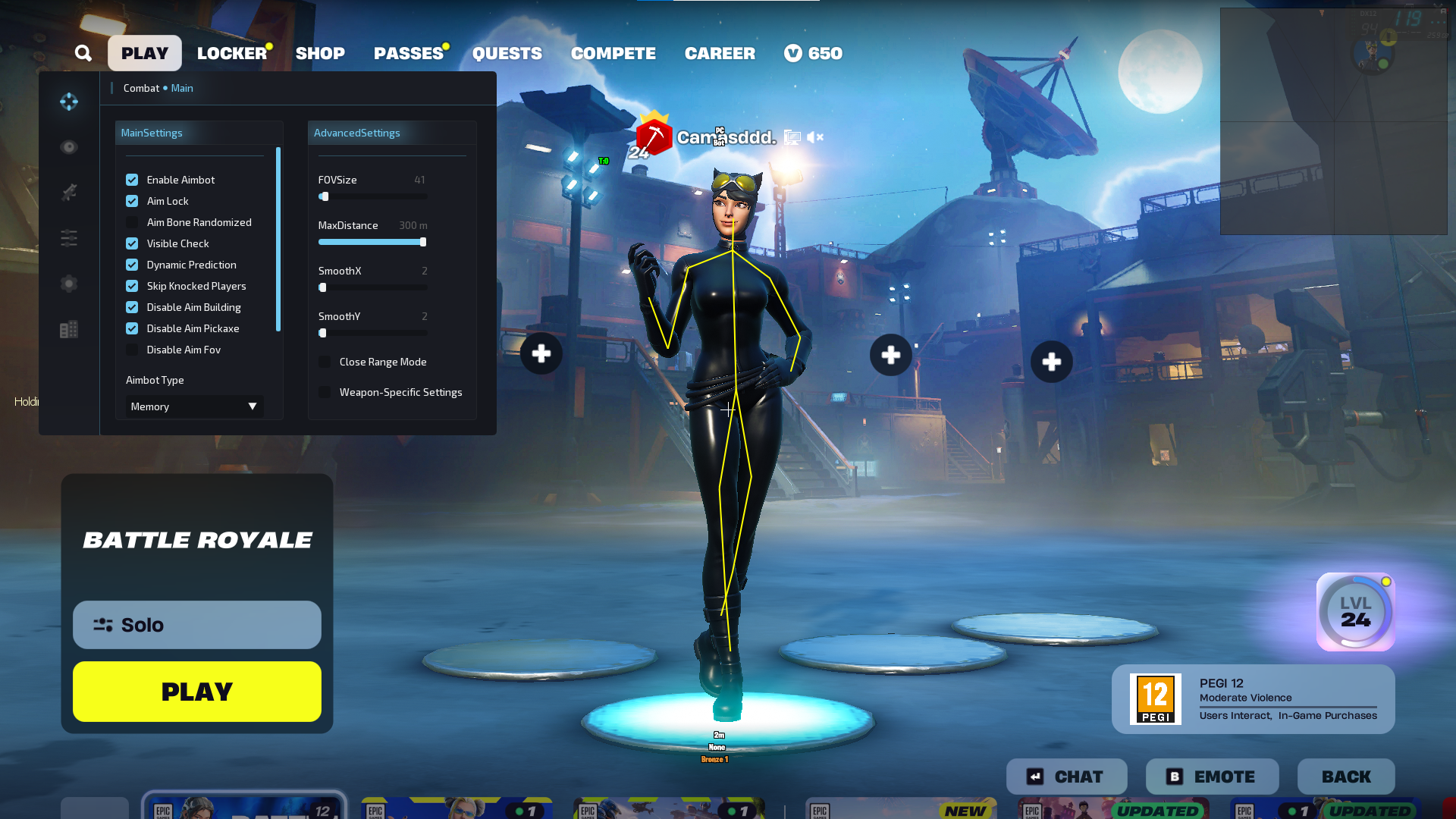Screen dimensions: 1456x819
Task: Click the BACK button
Action: tap(1346, 777)
